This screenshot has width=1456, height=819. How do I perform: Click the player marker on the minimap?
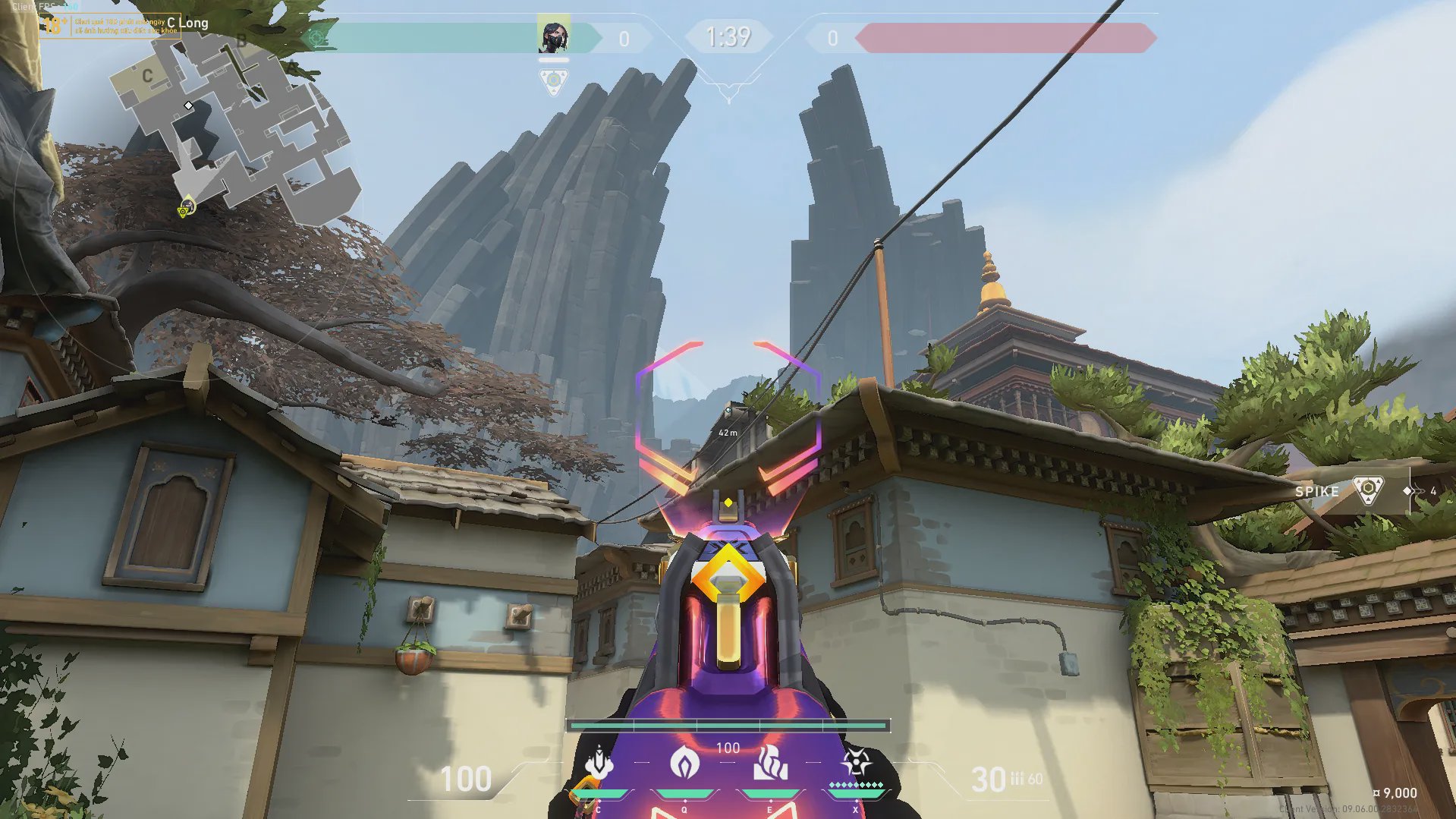pyautogui.click(x=186, y=206)
